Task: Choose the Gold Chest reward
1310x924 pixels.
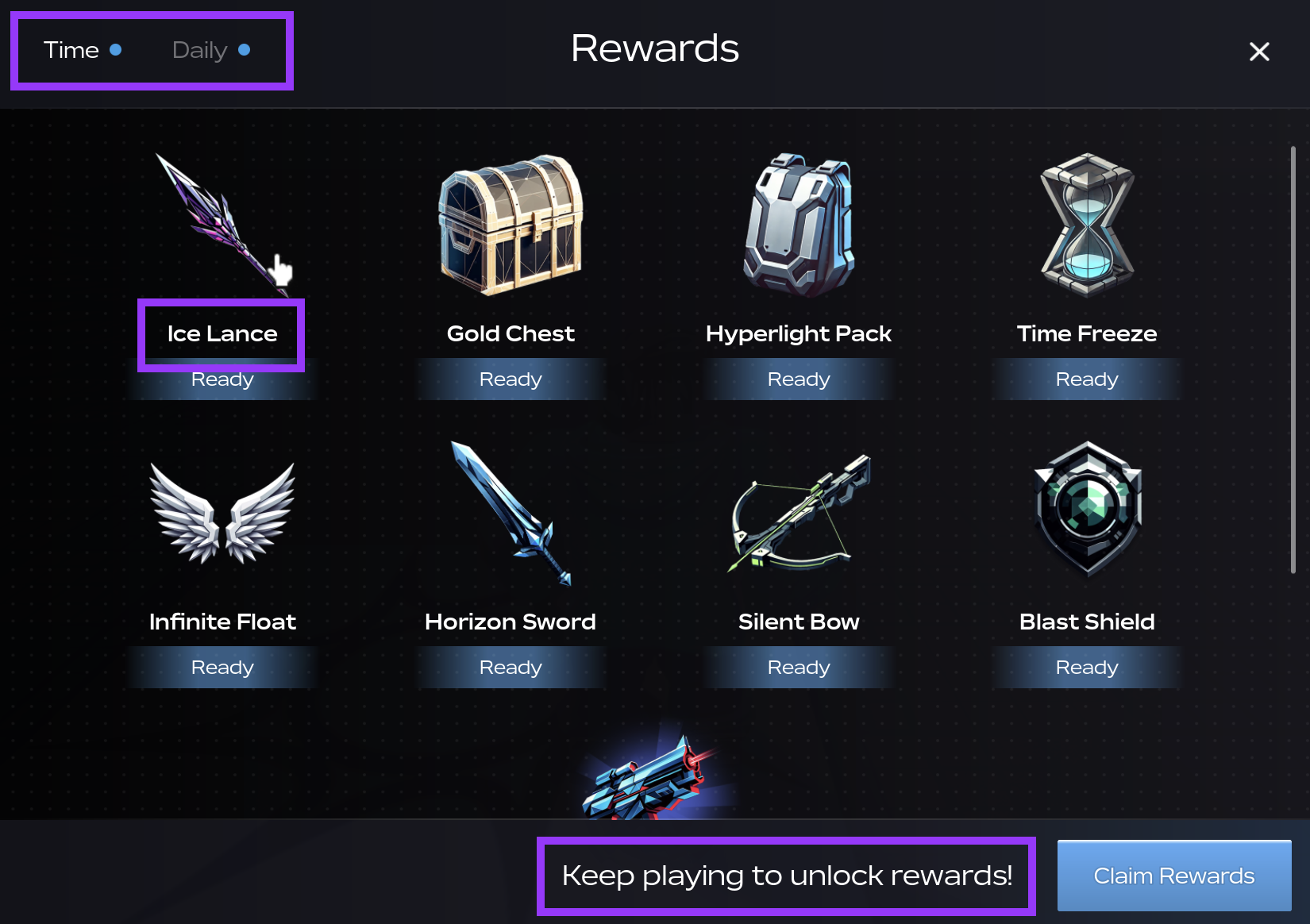Action: (x=511, y=225)
